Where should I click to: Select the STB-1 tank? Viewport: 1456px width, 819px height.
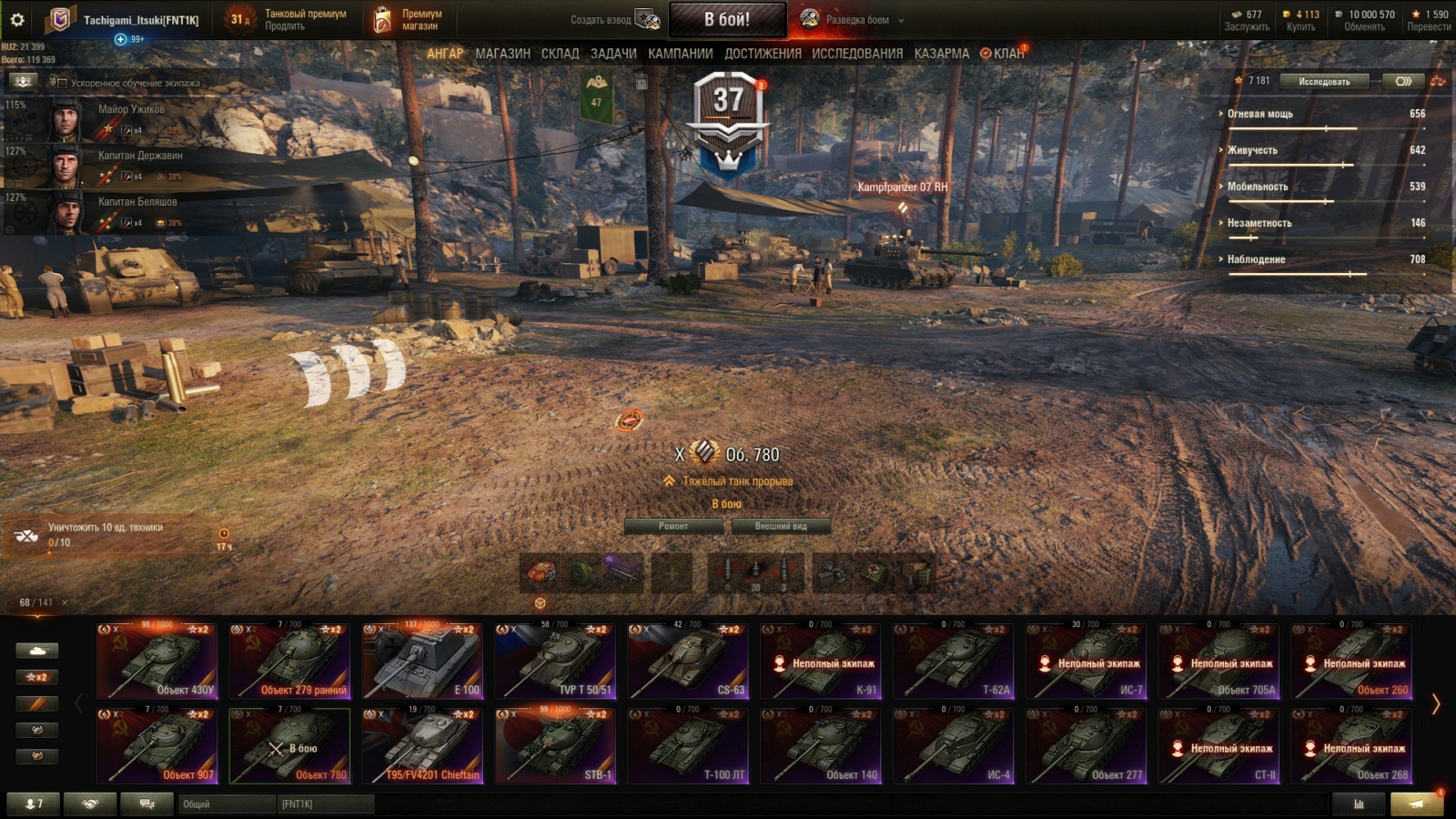point(555,746)
